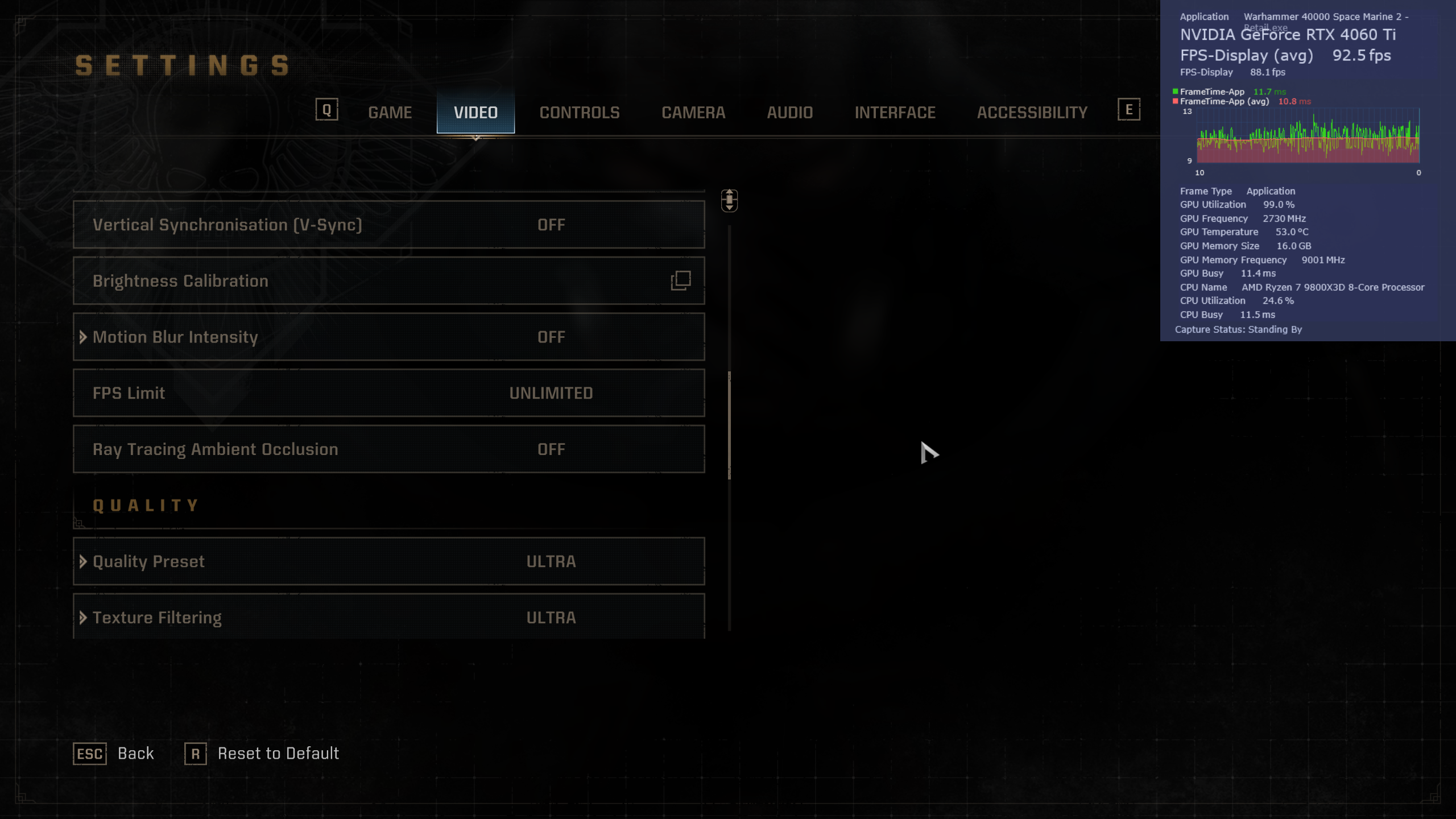This screenshot has width=1456, height=819.
Task: Go to the Camera tab
Action: coord(693,113)
